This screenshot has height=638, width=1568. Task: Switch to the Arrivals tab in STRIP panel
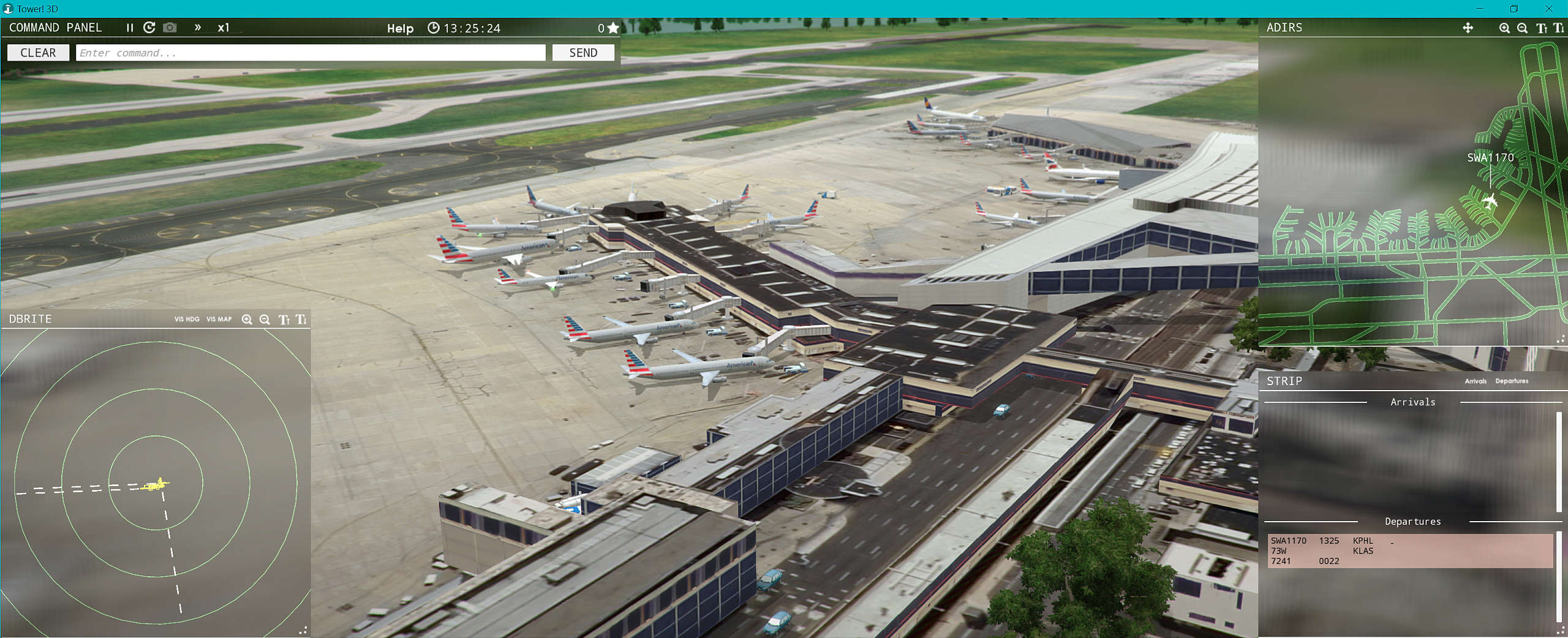tap(1476, 381)
